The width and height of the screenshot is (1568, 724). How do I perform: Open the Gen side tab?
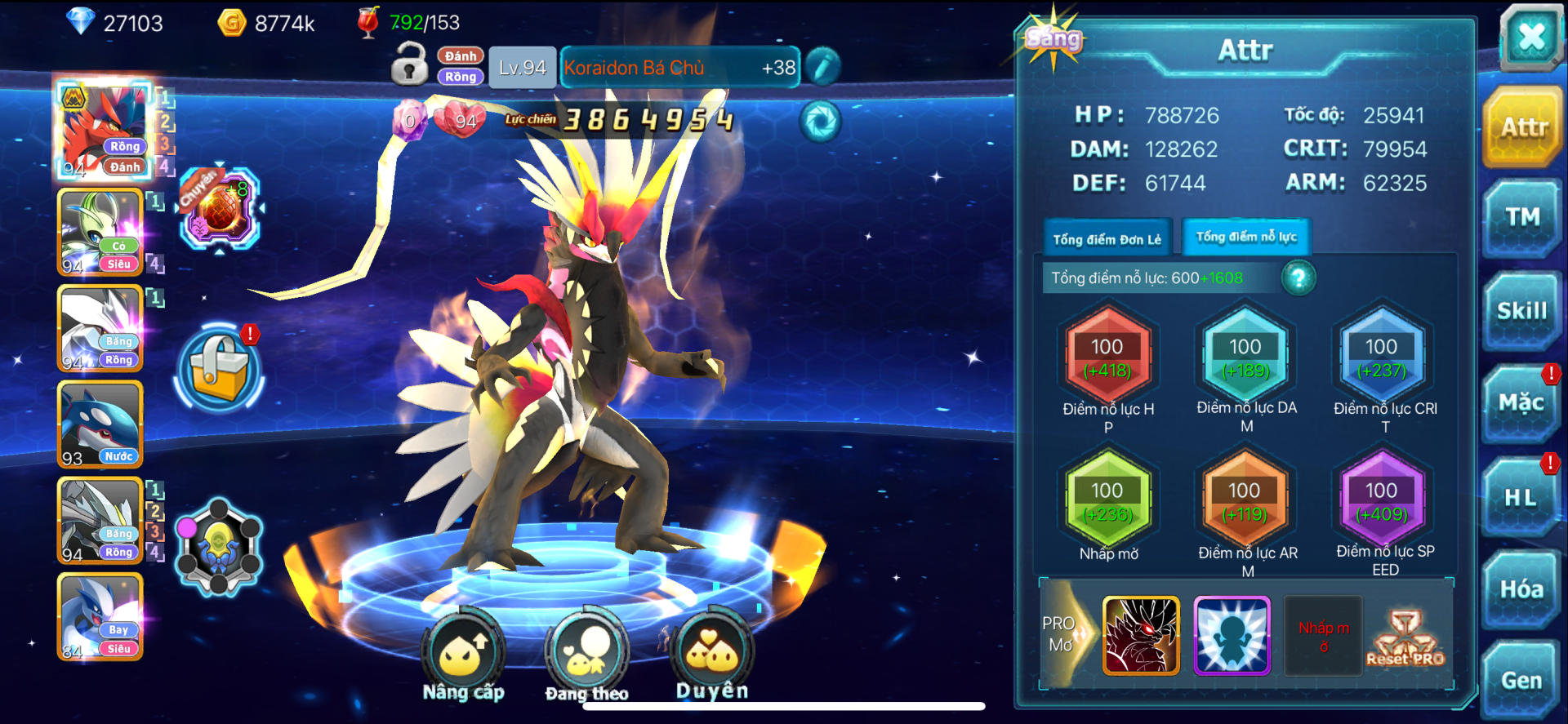point(1521,680)
